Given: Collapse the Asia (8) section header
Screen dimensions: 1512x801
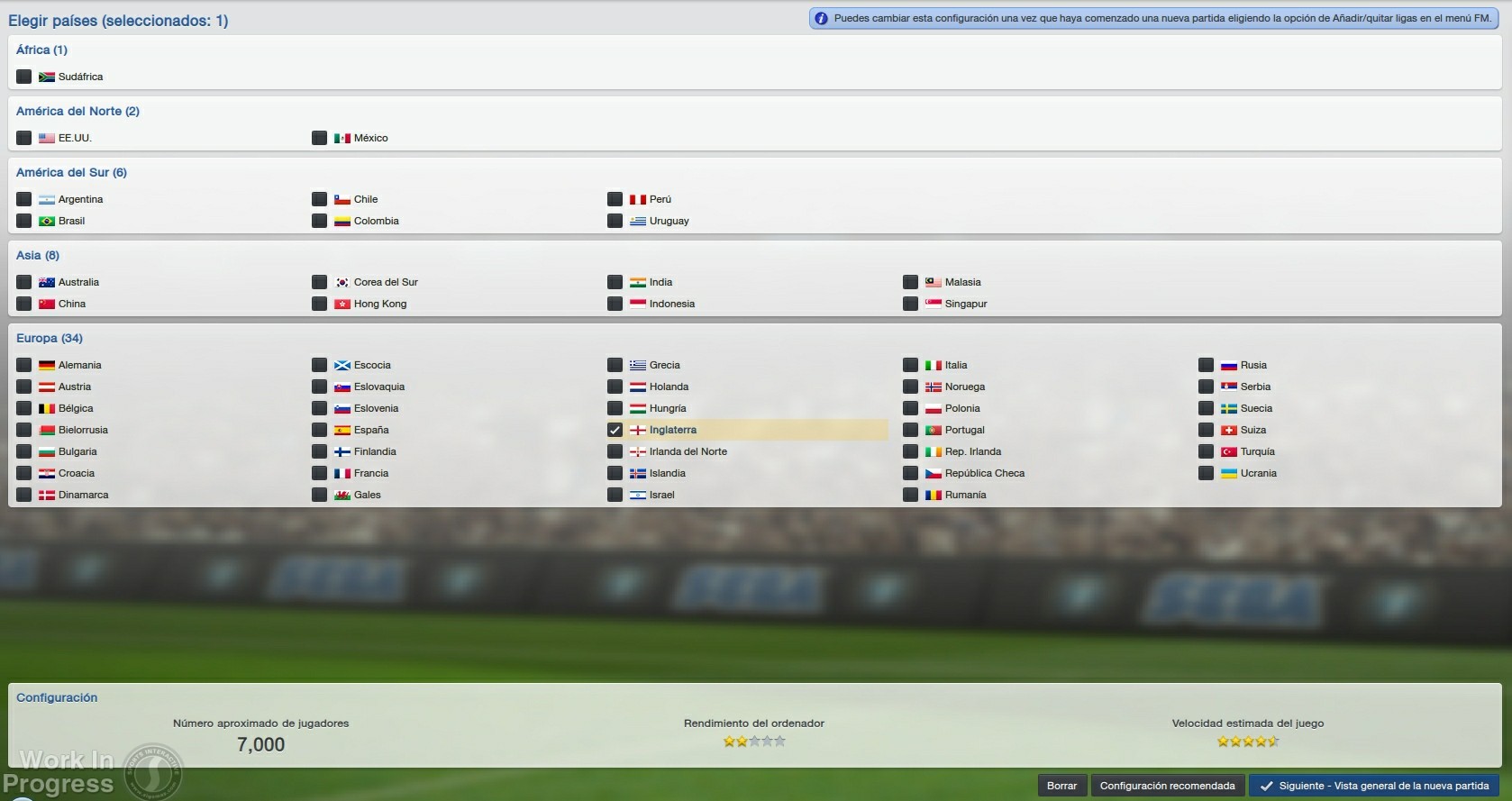Looking at the screenshot, I should 39,255.
